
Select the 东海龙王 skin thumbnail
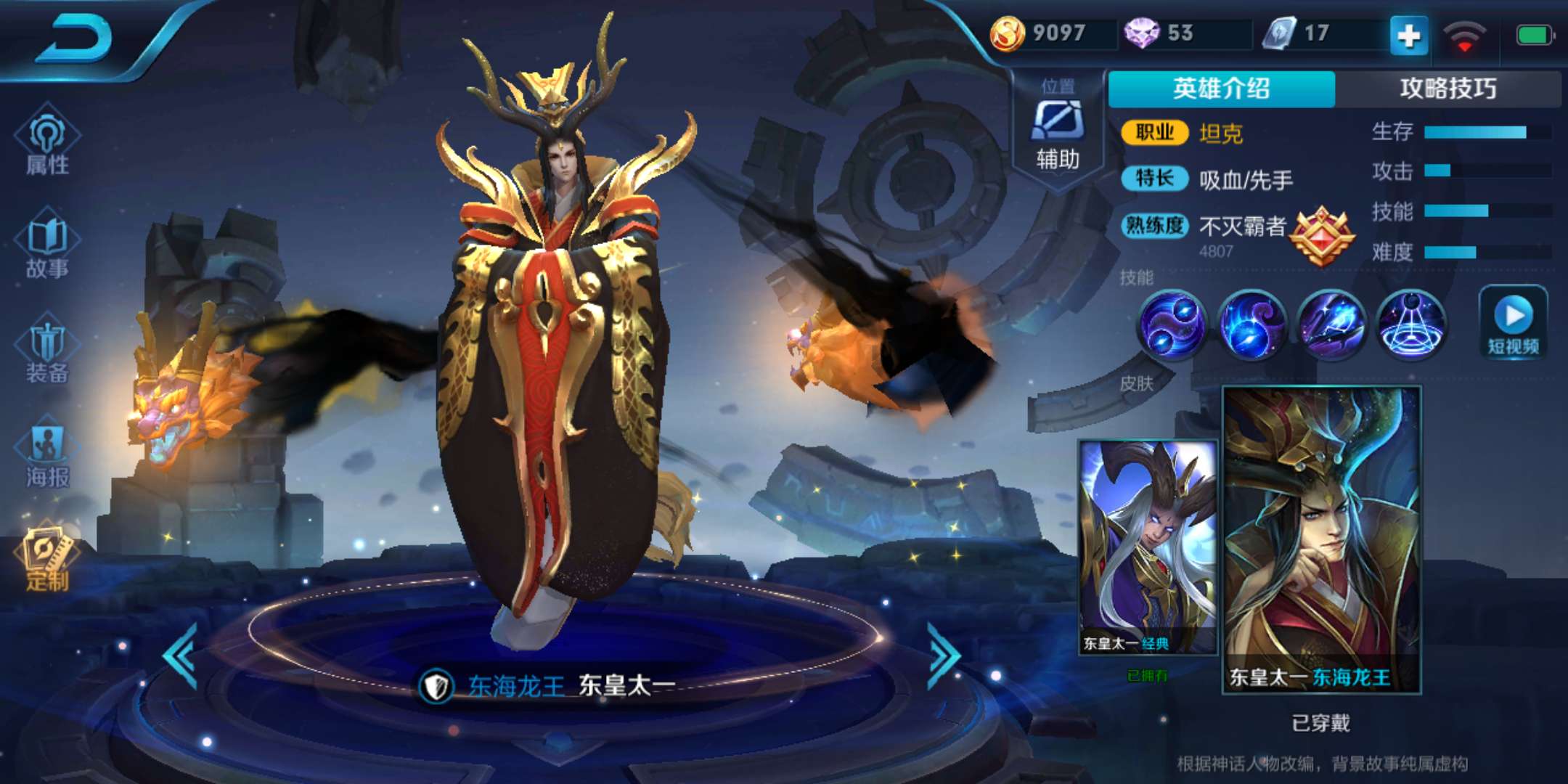point(1321,539)
